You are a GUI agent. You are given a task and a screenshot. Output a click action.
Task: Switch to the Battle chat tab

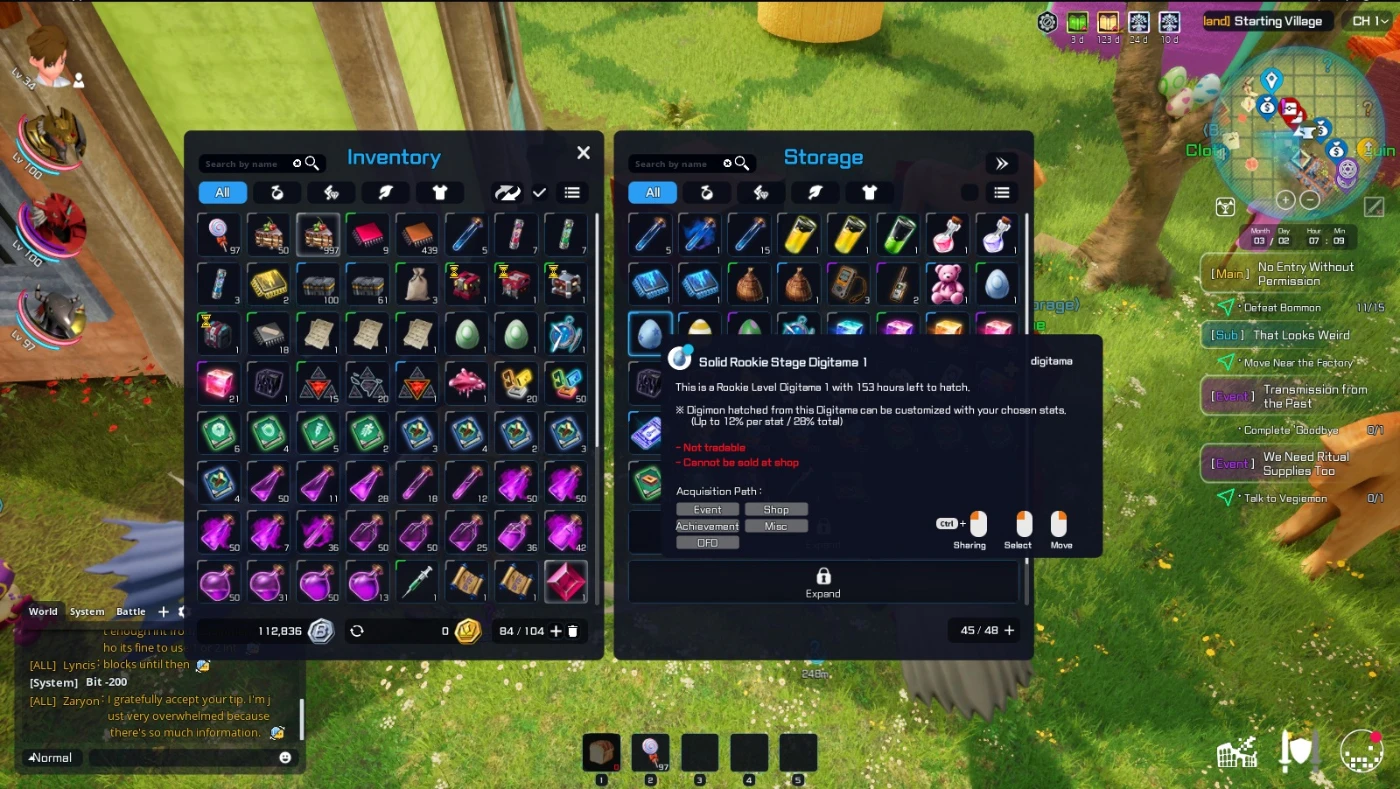(x=131, y=612)
